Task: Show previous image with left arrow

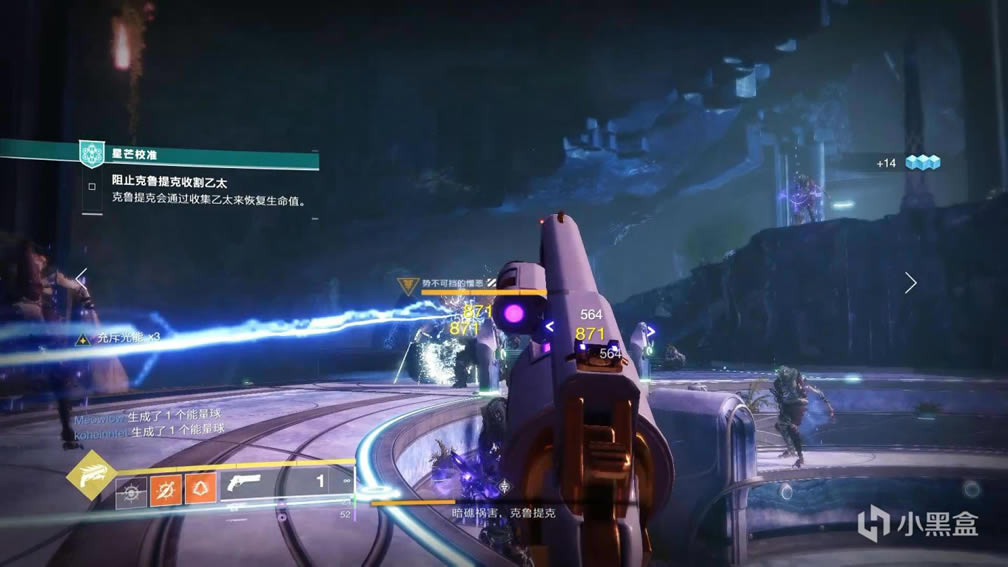Action: tap(81, 280)
